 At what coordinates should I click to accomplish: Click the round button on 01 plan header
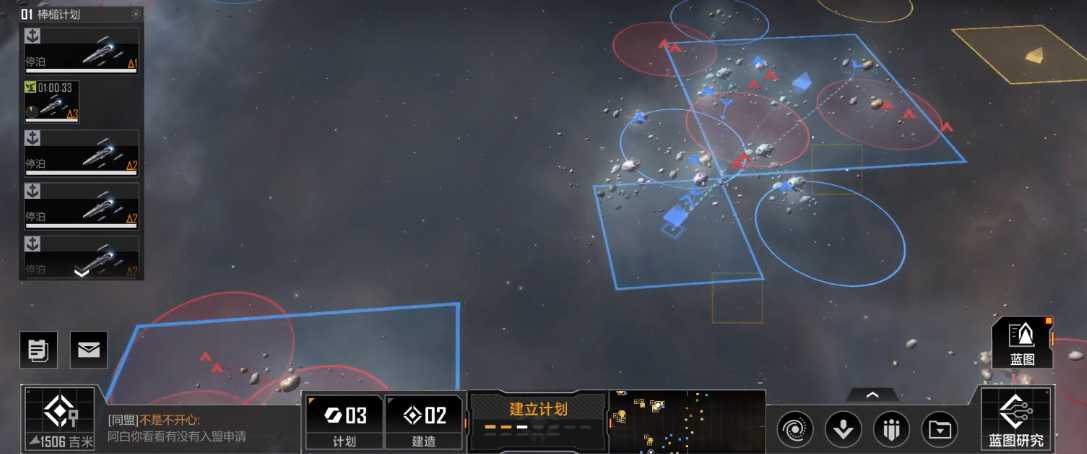[x=136, y=15]
